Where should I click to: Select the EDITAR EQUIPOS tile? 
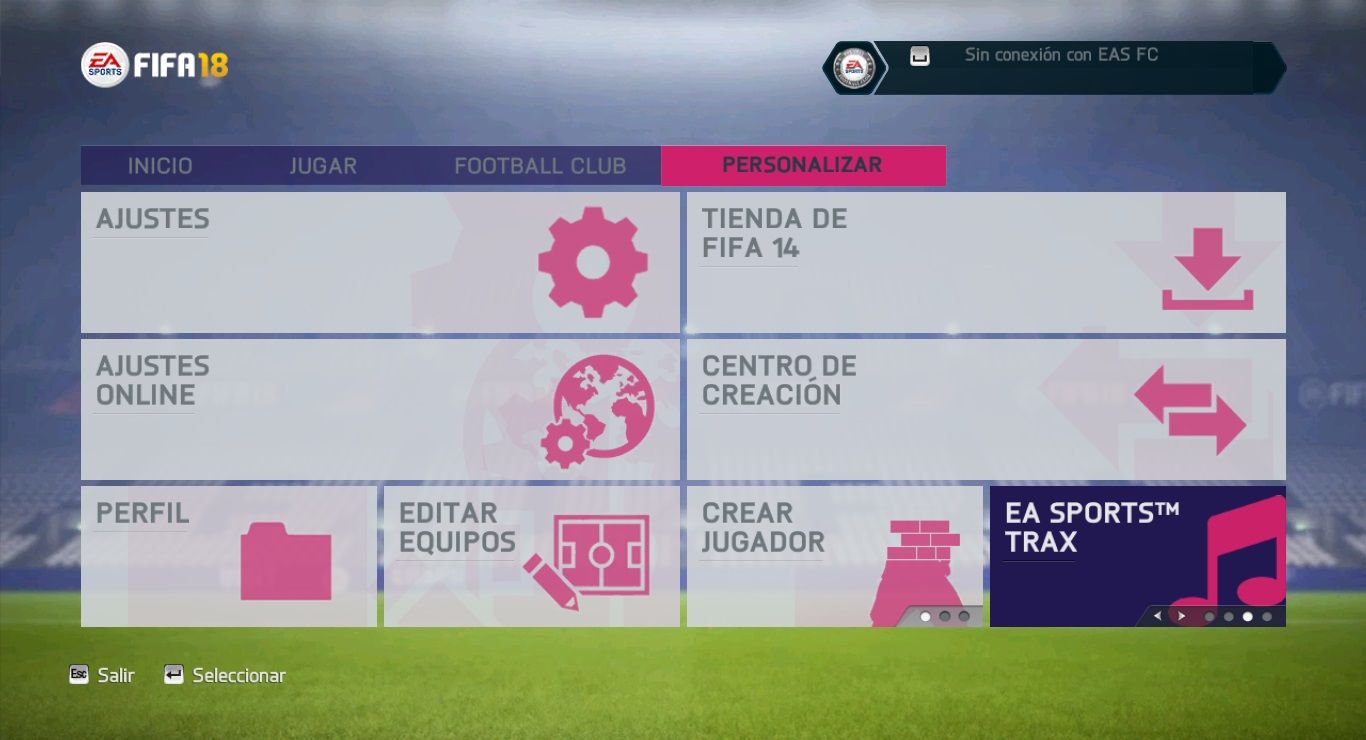click(531, 556)
